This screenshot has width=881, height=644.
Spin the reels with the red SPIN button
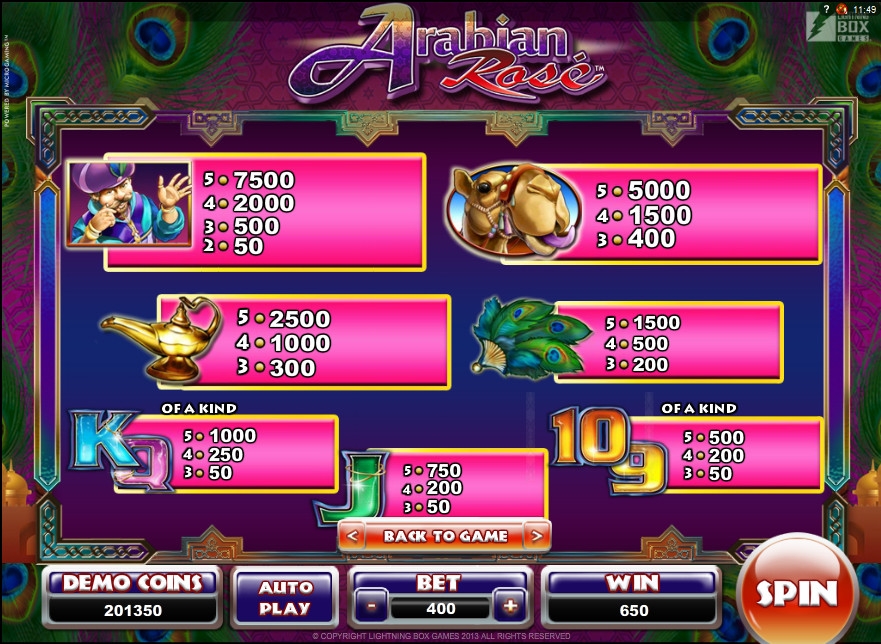click(x=796, y=592)
